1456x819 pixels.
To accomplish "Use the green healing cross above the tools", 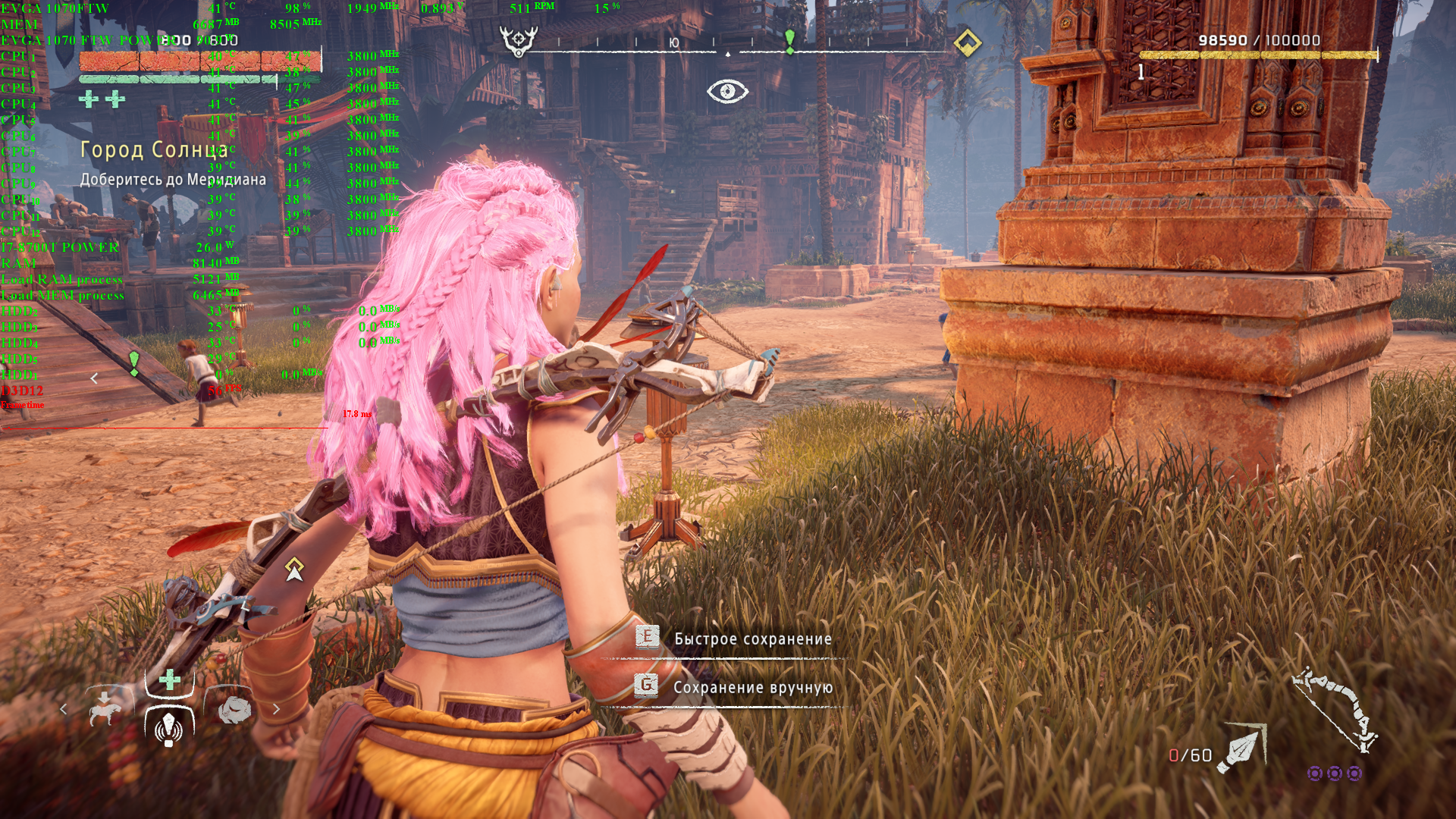I will pyautogui.click(x=170, y=679).
